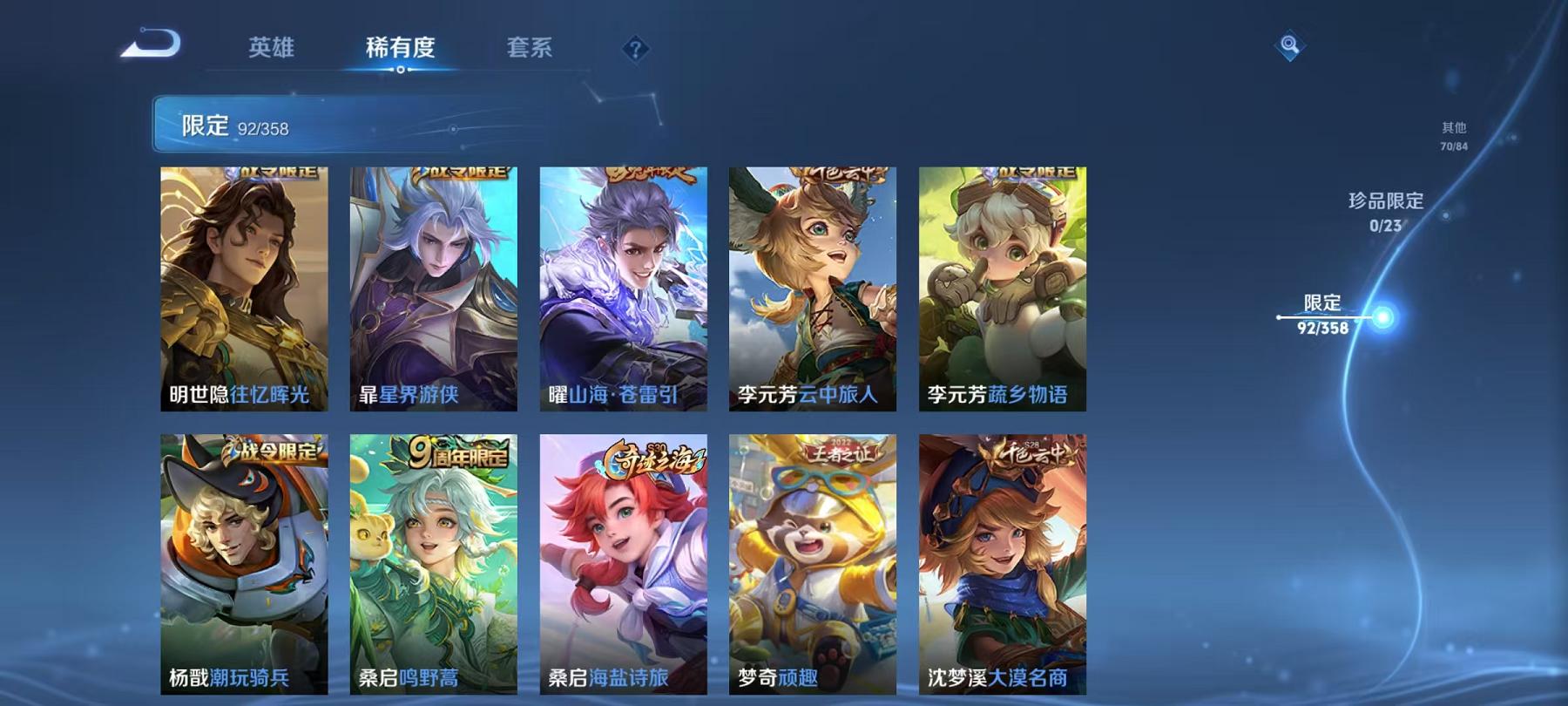Screen dimensions: 1568x706
Task: Select the 珍品限定 0/23 category
Action: pyautogui.click(x=1384, y=212)
